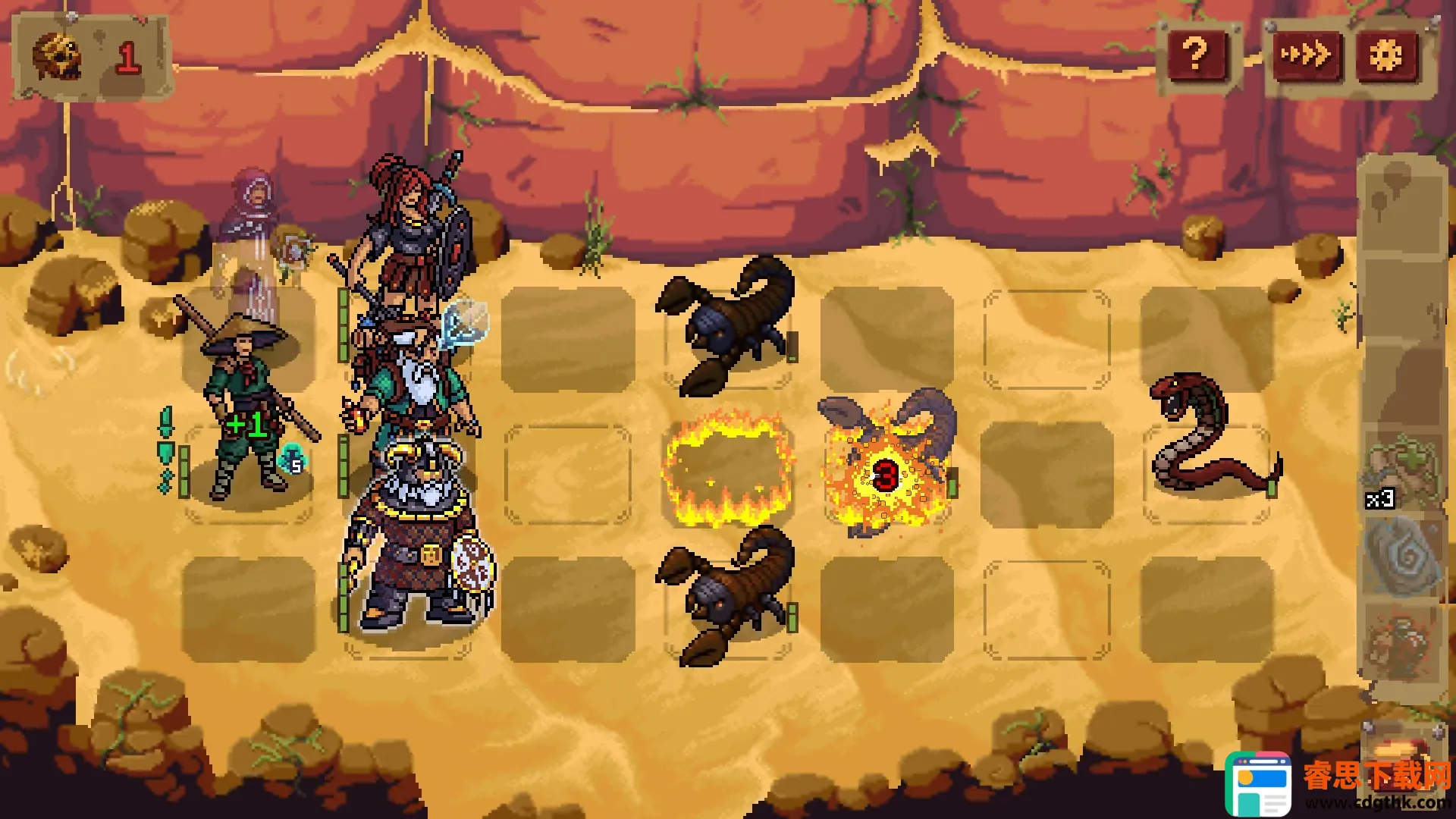Open the question mark help button
Viewport: 1456px width, 819px height.
[1196, 55]
